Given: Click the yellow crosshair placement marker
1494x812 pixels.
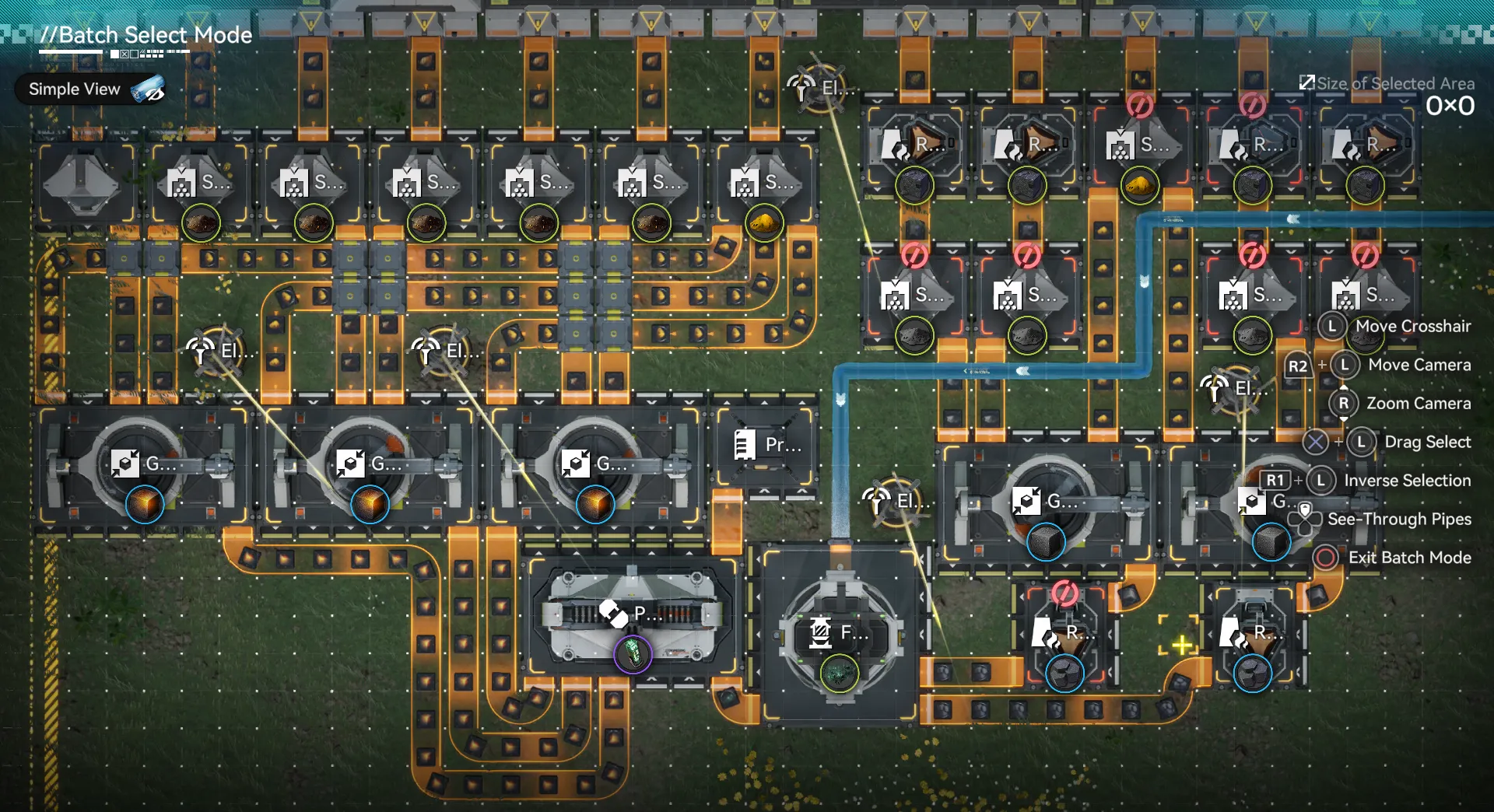Looking at the screenshot, I should click(x=1181, y=643).
